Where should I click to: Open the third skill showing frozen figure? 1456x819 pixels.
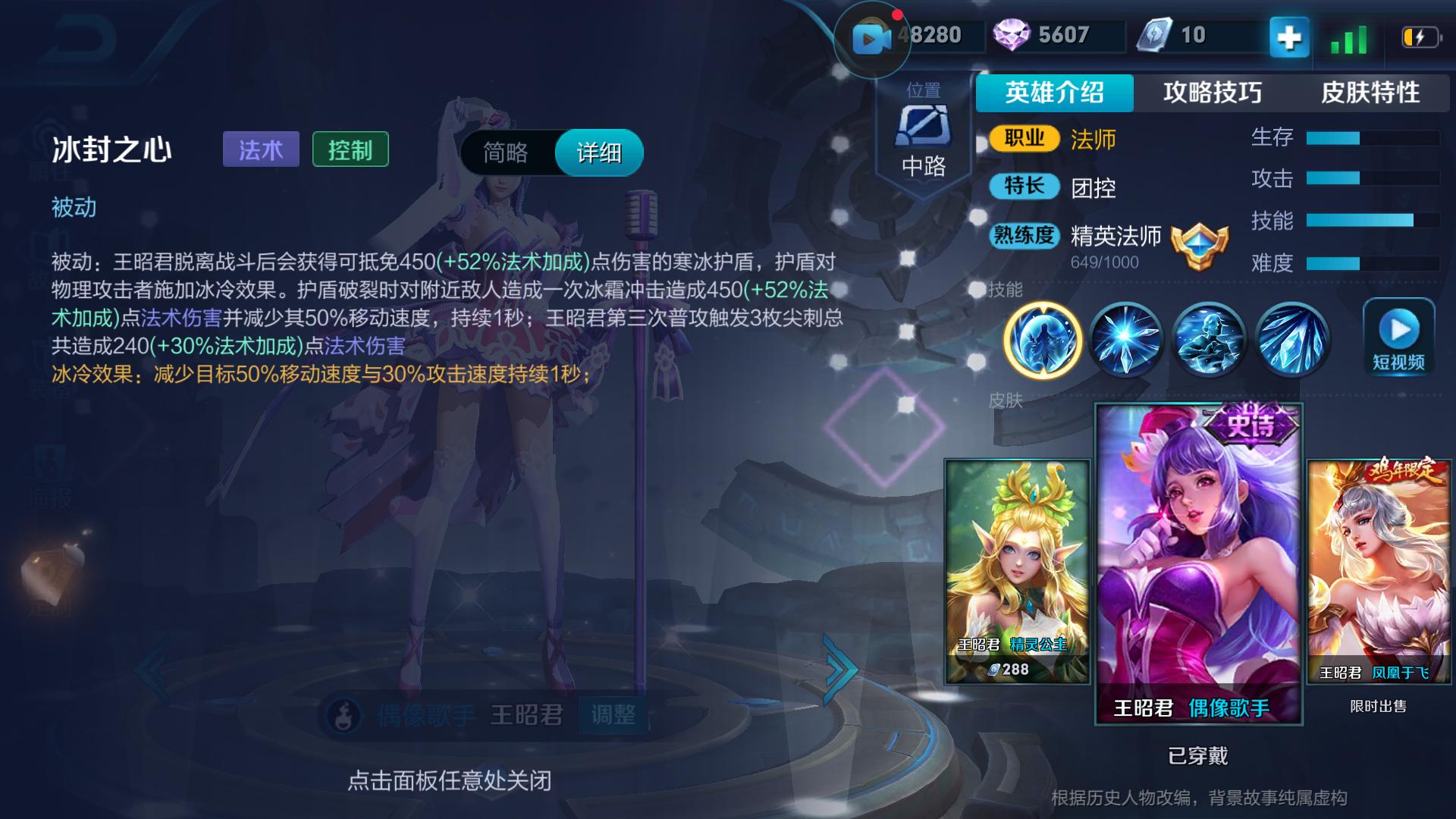tap(1209, 339)
